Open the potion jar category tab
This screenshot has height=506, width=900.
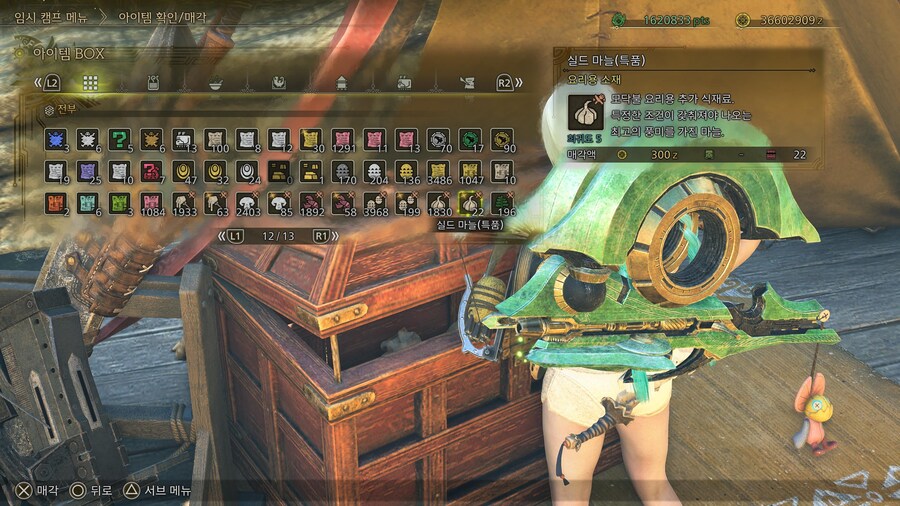coord(153,83)
